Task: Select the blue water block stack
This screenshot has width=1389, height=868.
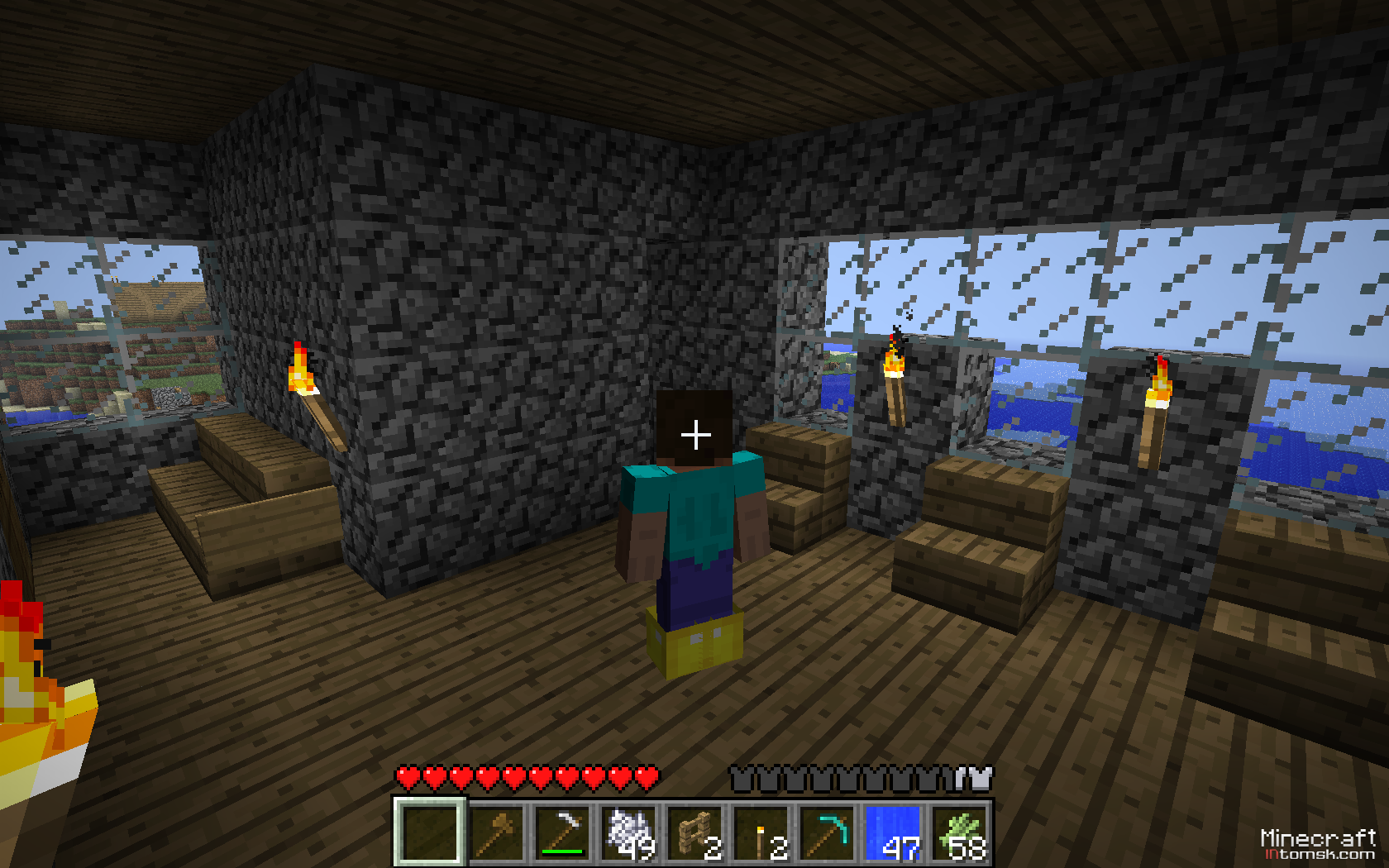Action: (892, 832)
